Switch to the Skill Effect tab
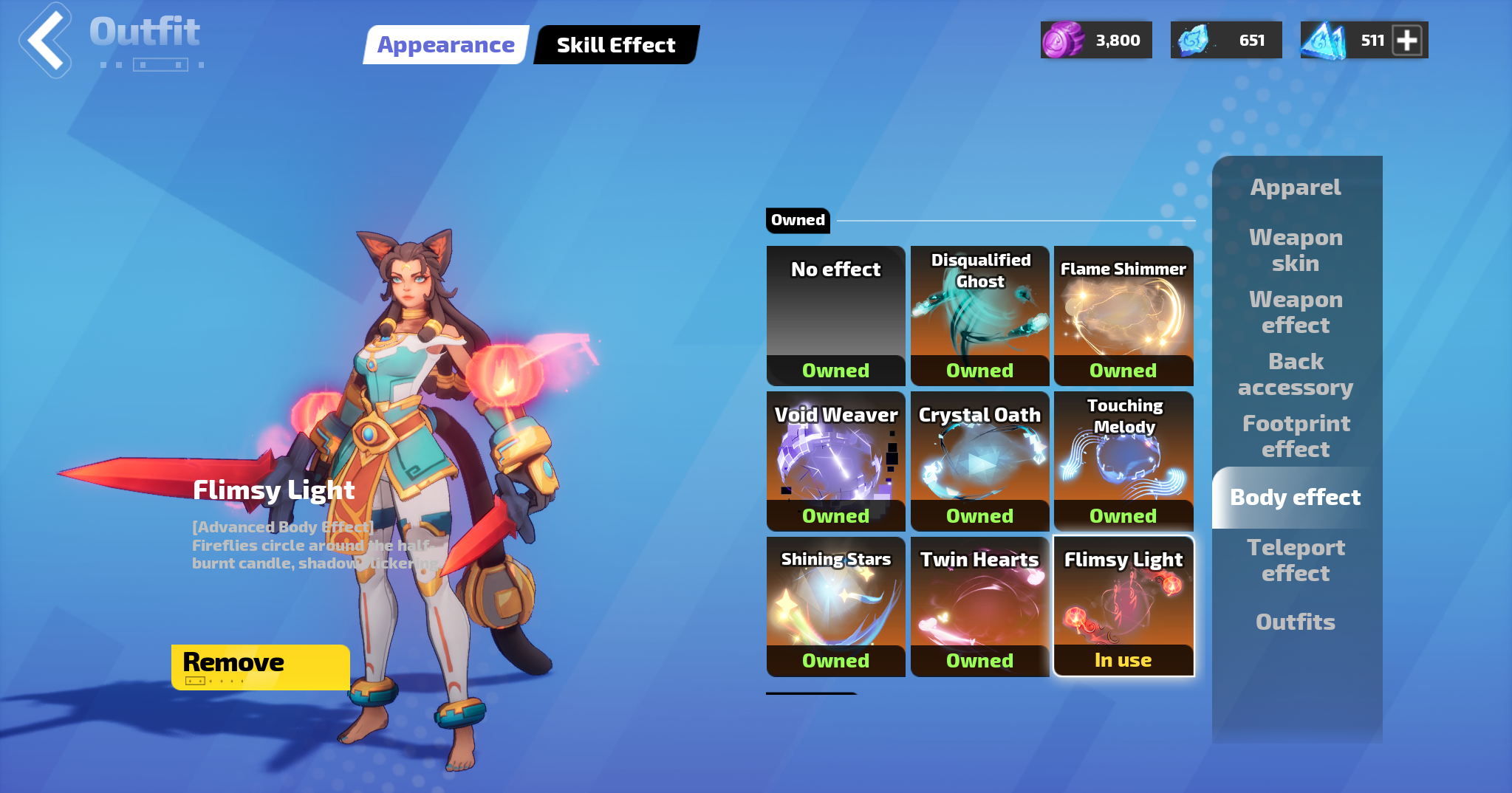The image size is (1512, 793). pos(615,45)
